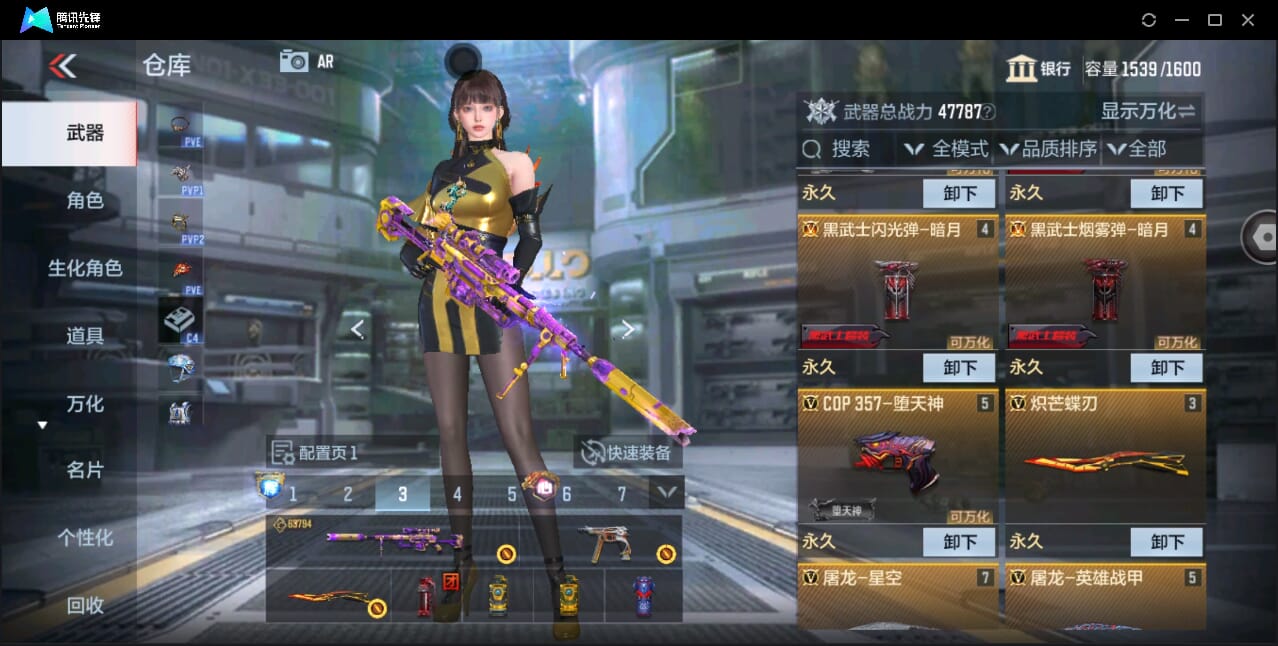The height and width of the screenshot is (646, 1278).
Task: Select the 名片 tab
Action: [84, 470]
